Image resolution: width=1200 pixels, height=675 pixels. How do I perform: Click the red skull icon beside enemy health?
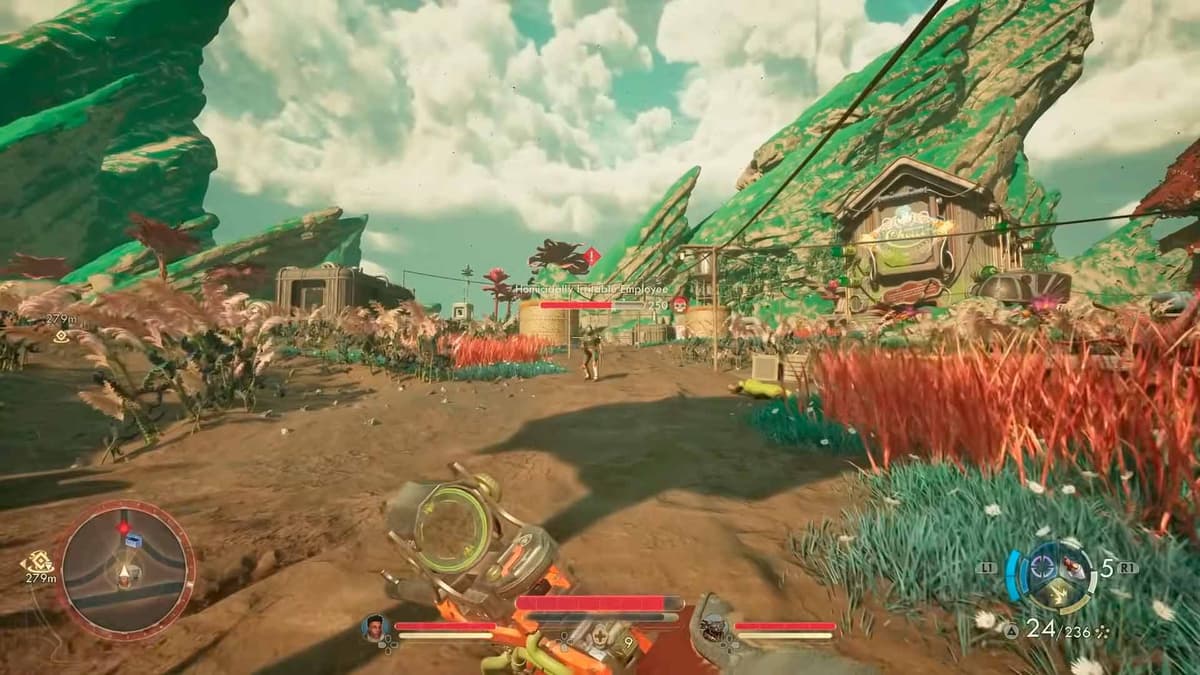tap(680, 304)
